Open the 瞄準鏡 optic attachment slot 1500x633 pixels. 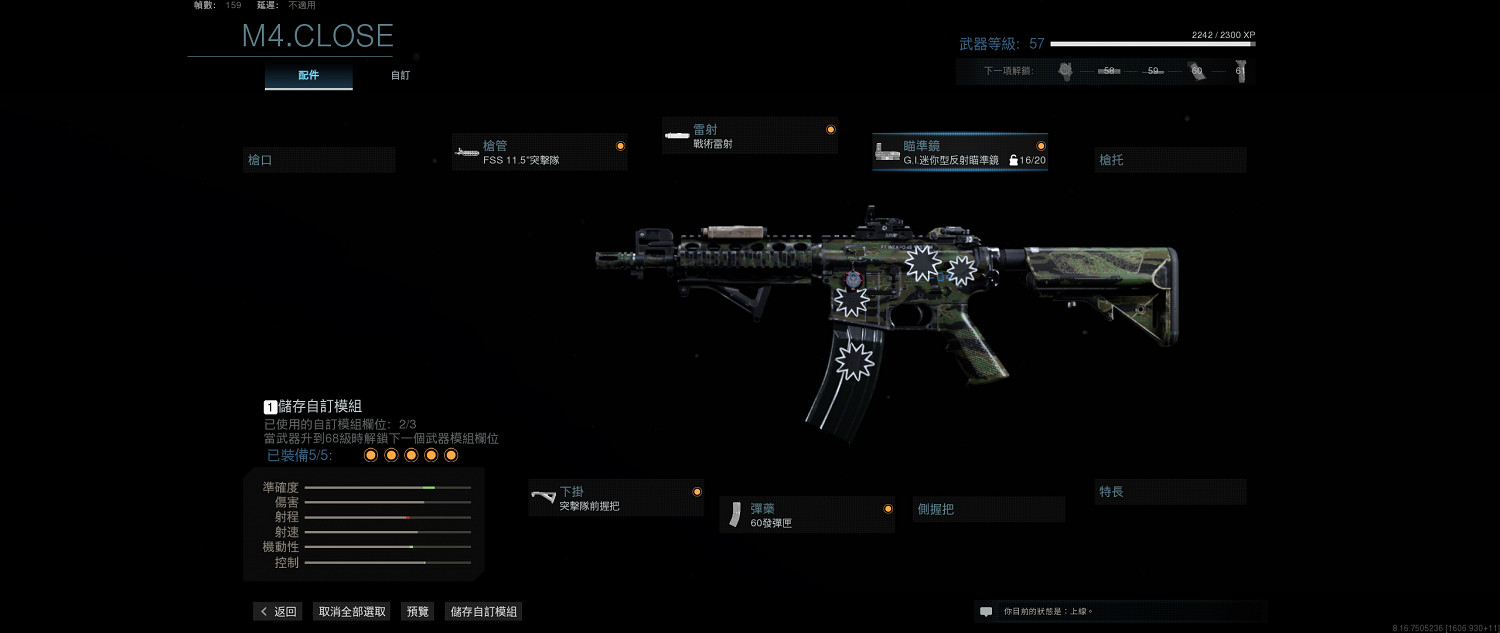click(x=959, y=152)
